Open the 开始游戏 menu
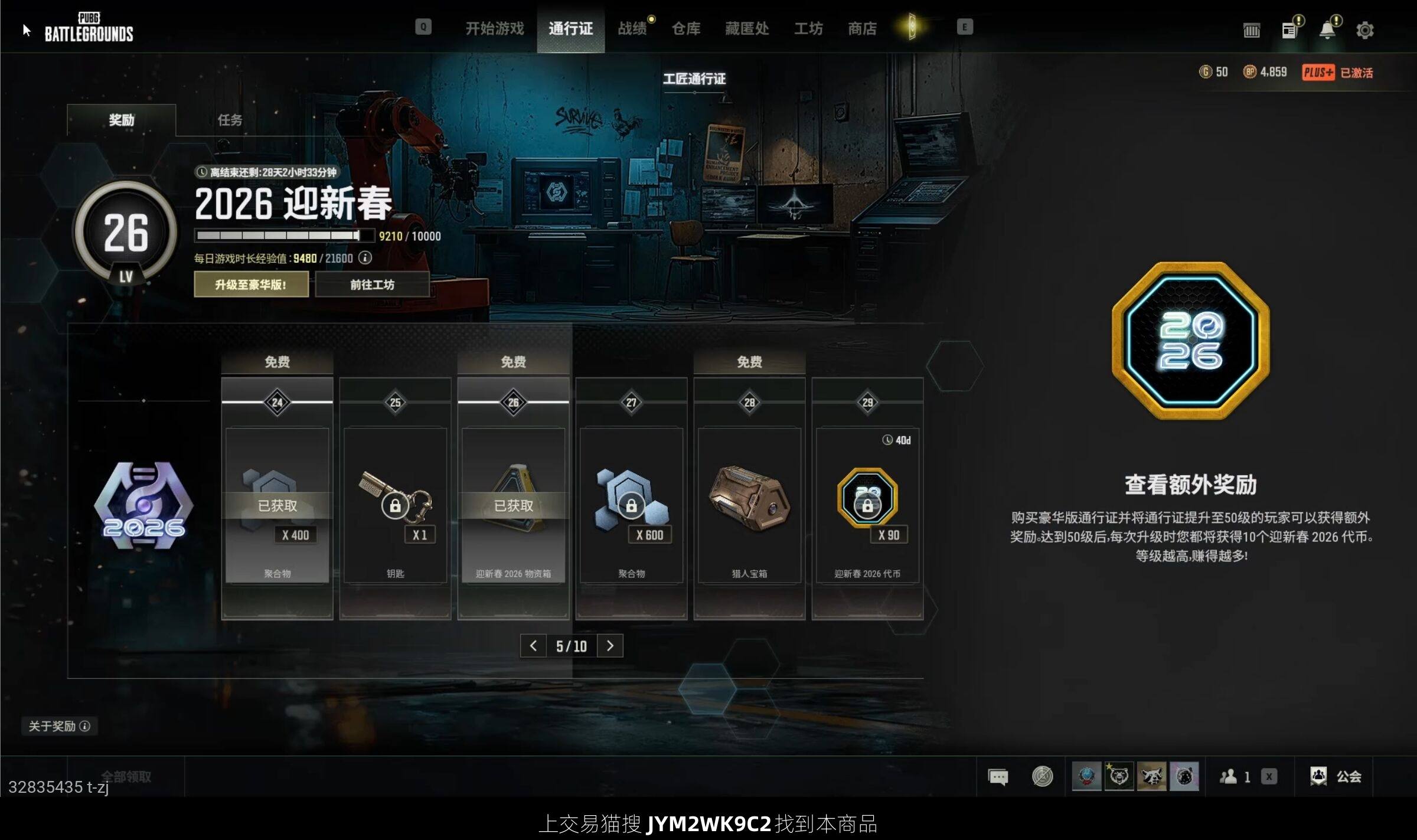Viewport: 1417px width, 840px height. coord(494,28)
